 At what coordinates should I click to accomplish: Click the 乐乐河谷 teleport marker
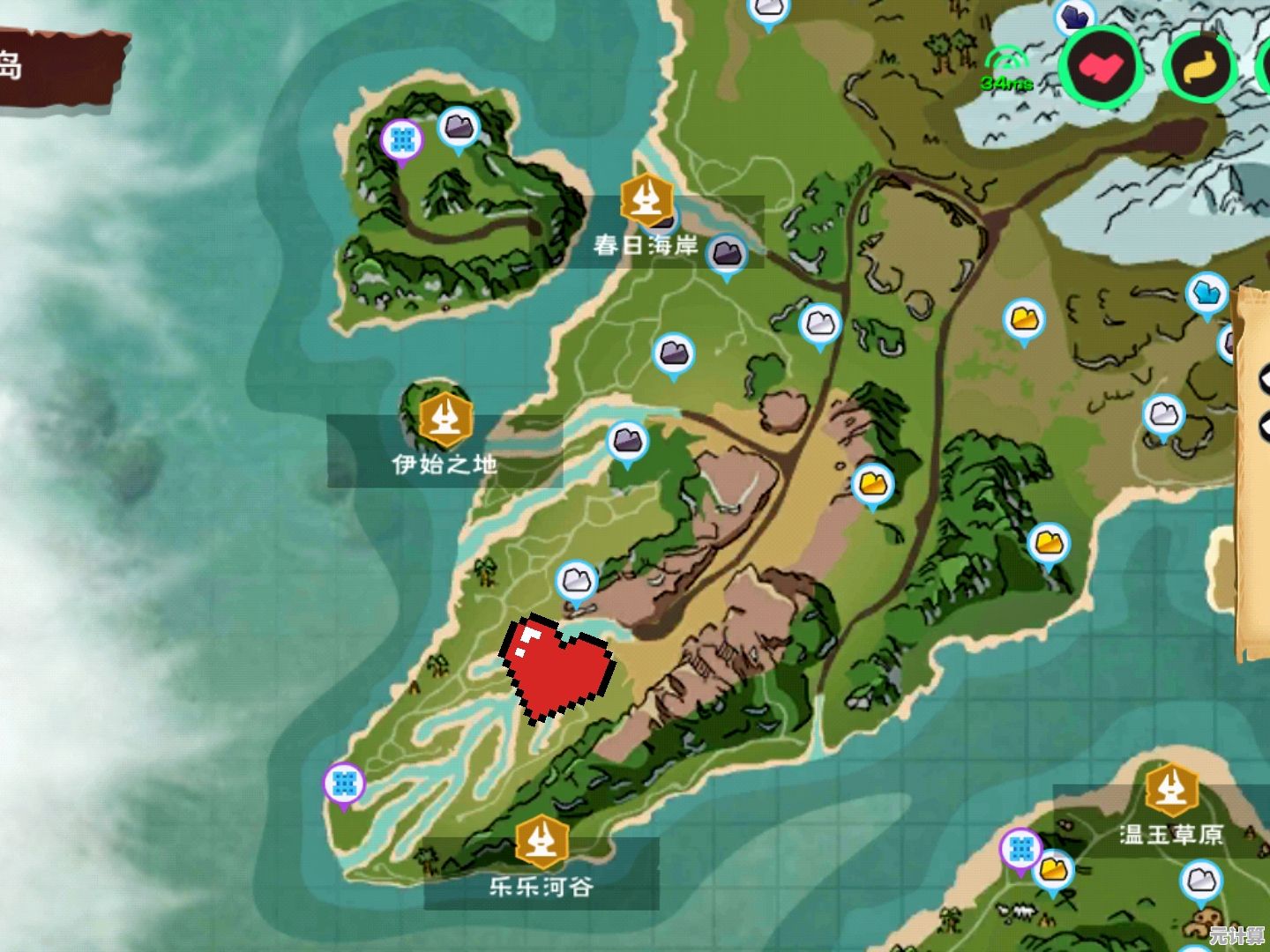tap(541, 840)
